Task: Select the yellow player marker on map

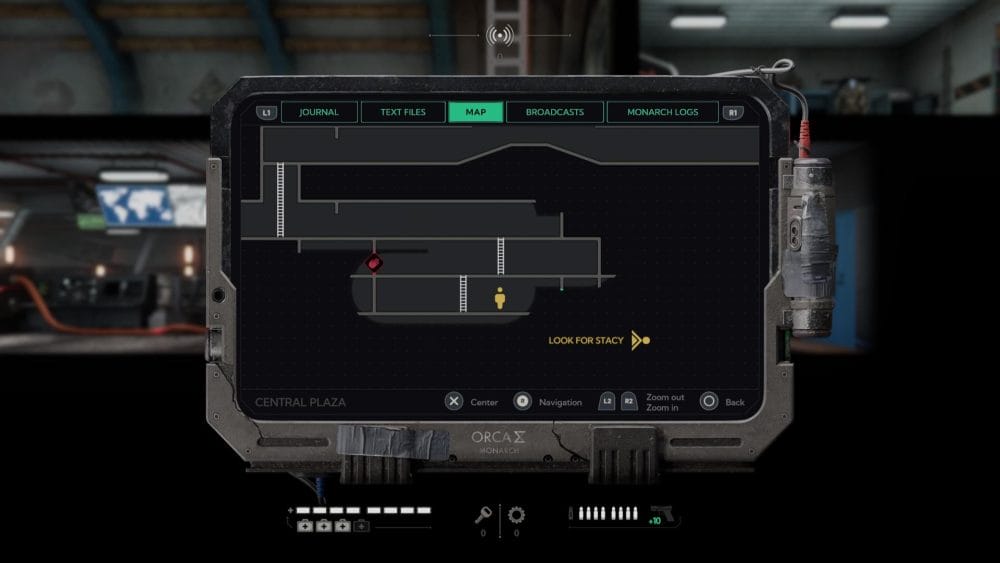Action: 500,298
